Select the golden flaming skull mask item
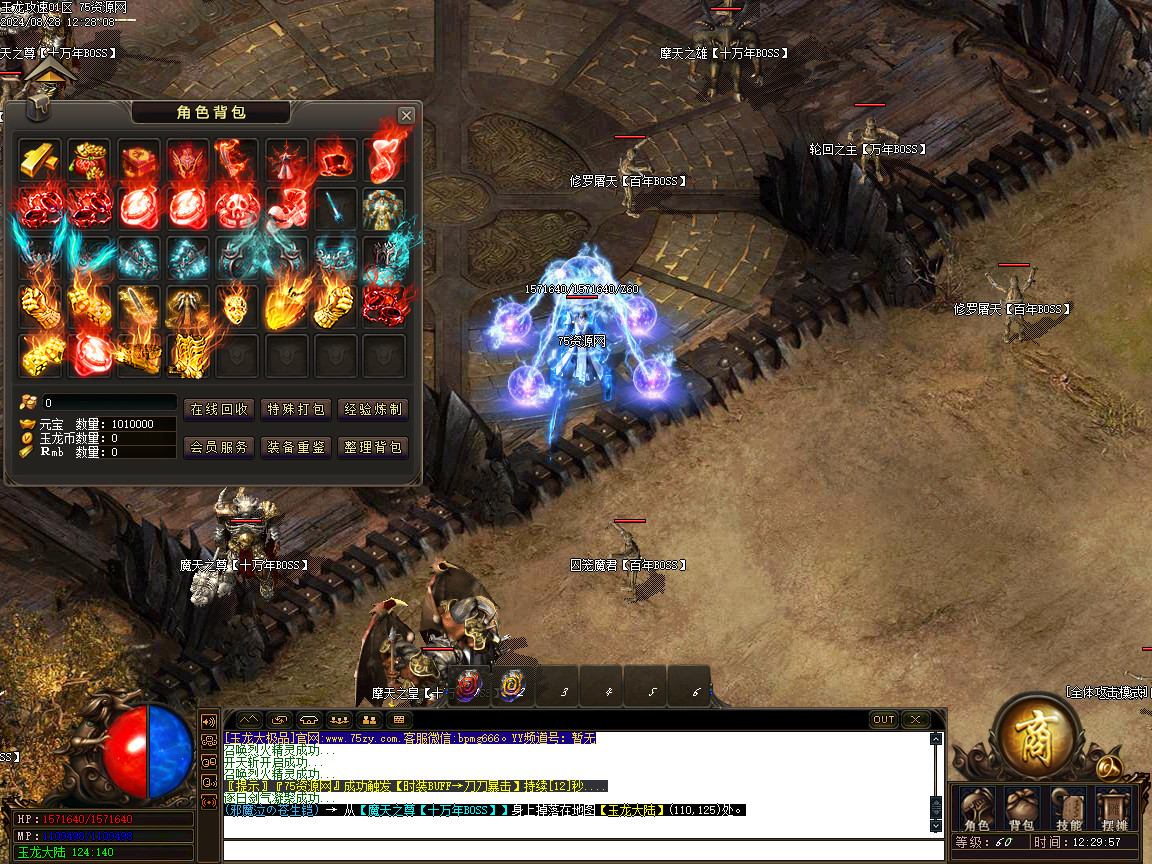Viewport: 1152px width, 864px height. pyautogui.click(x=237, y=307)
